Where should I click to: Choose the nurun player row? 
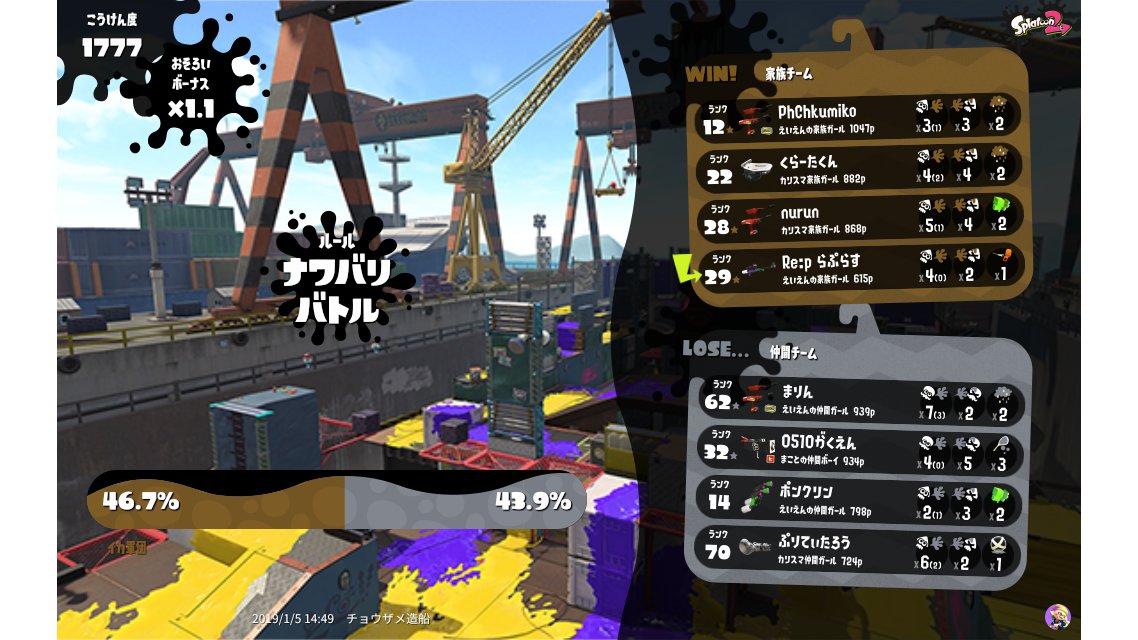point(858,219)
